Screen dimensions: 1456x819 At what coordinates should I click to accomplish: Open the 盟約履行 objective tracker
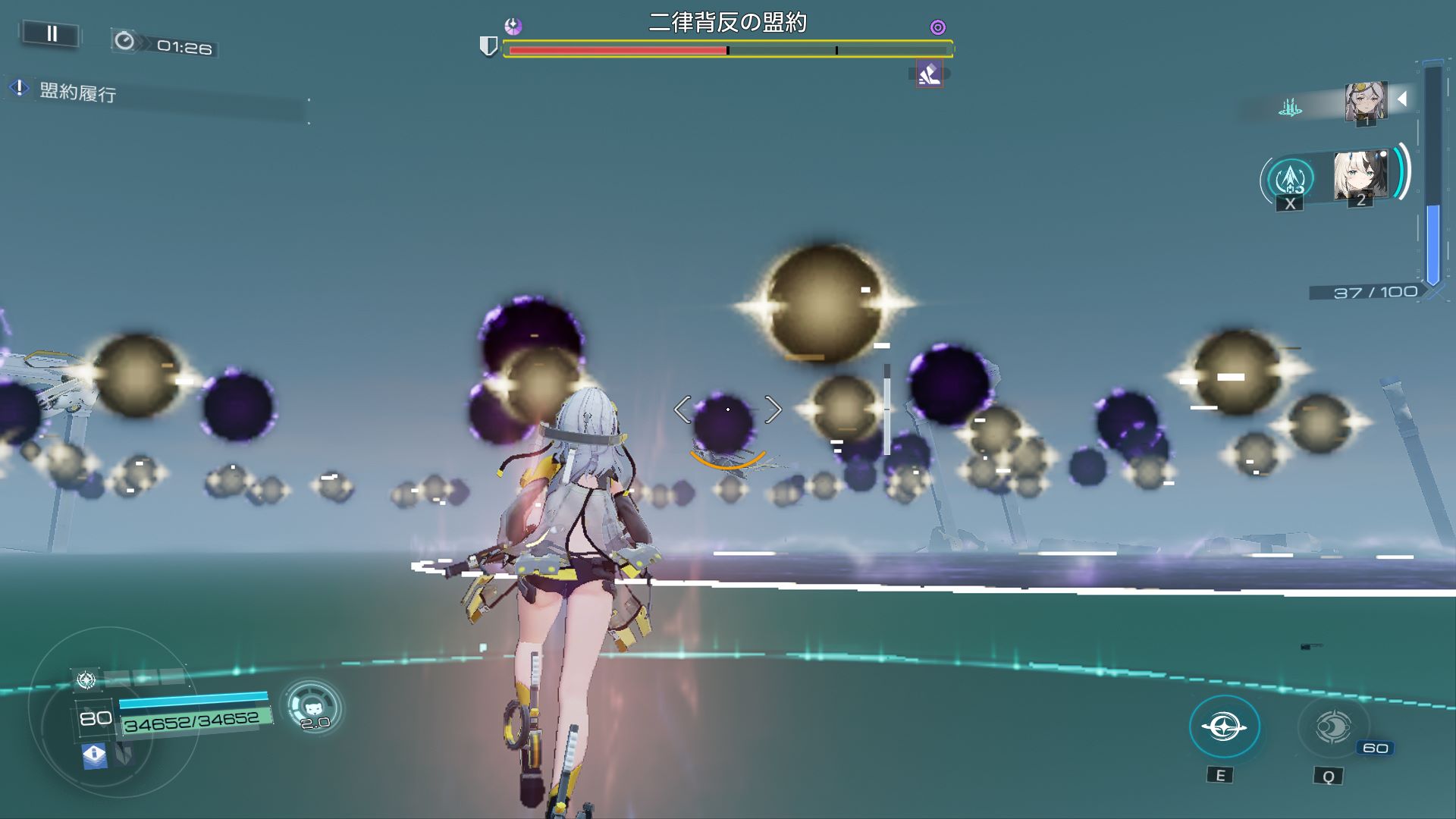tap(77, 93)
